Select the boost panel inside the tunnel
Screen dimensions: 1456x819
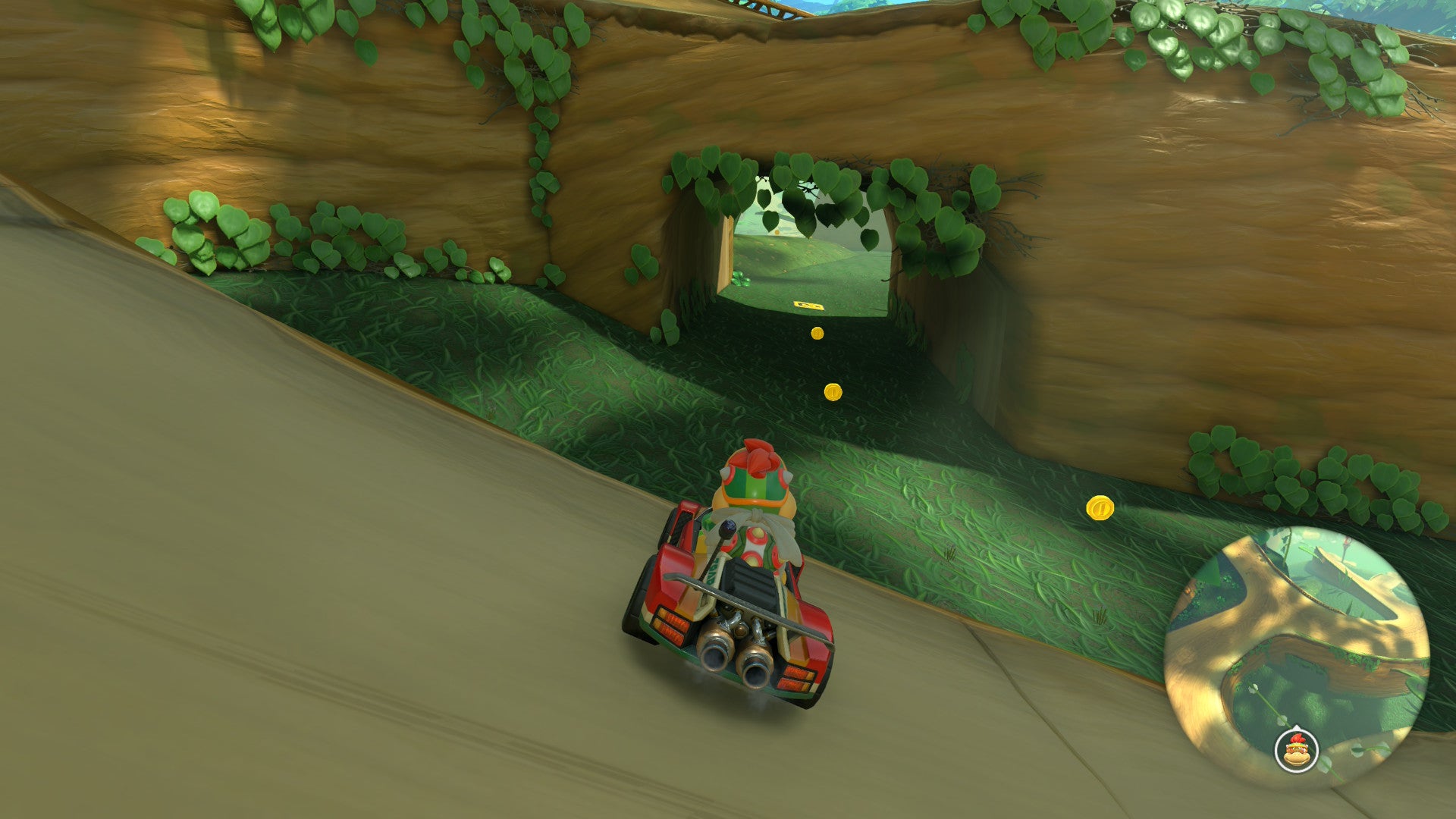point(808,306)
